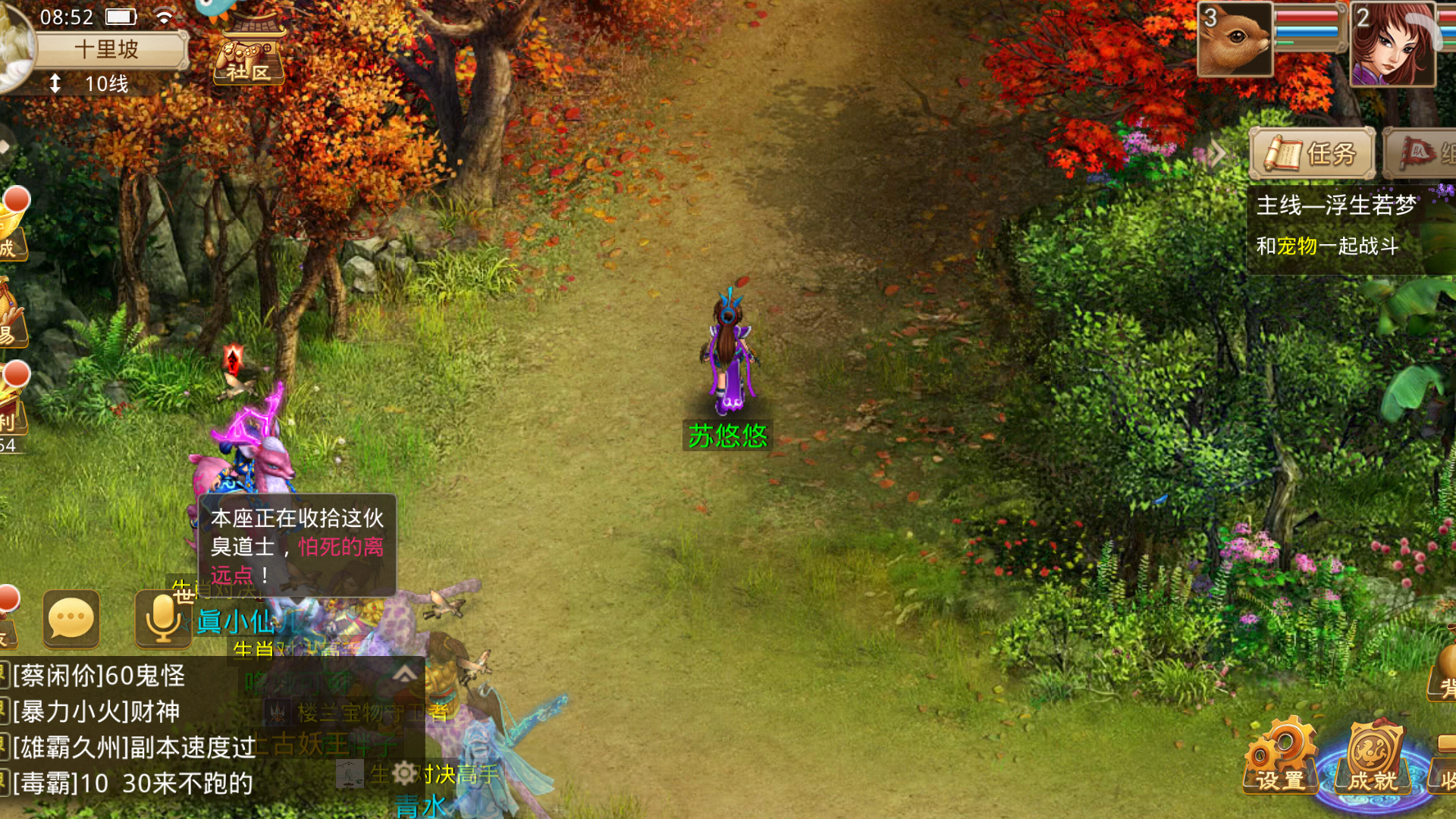The height and width of the screenshot is (819, 1456).
Task: Collapse the quest panel arrow
Action: pos(1216,154)
